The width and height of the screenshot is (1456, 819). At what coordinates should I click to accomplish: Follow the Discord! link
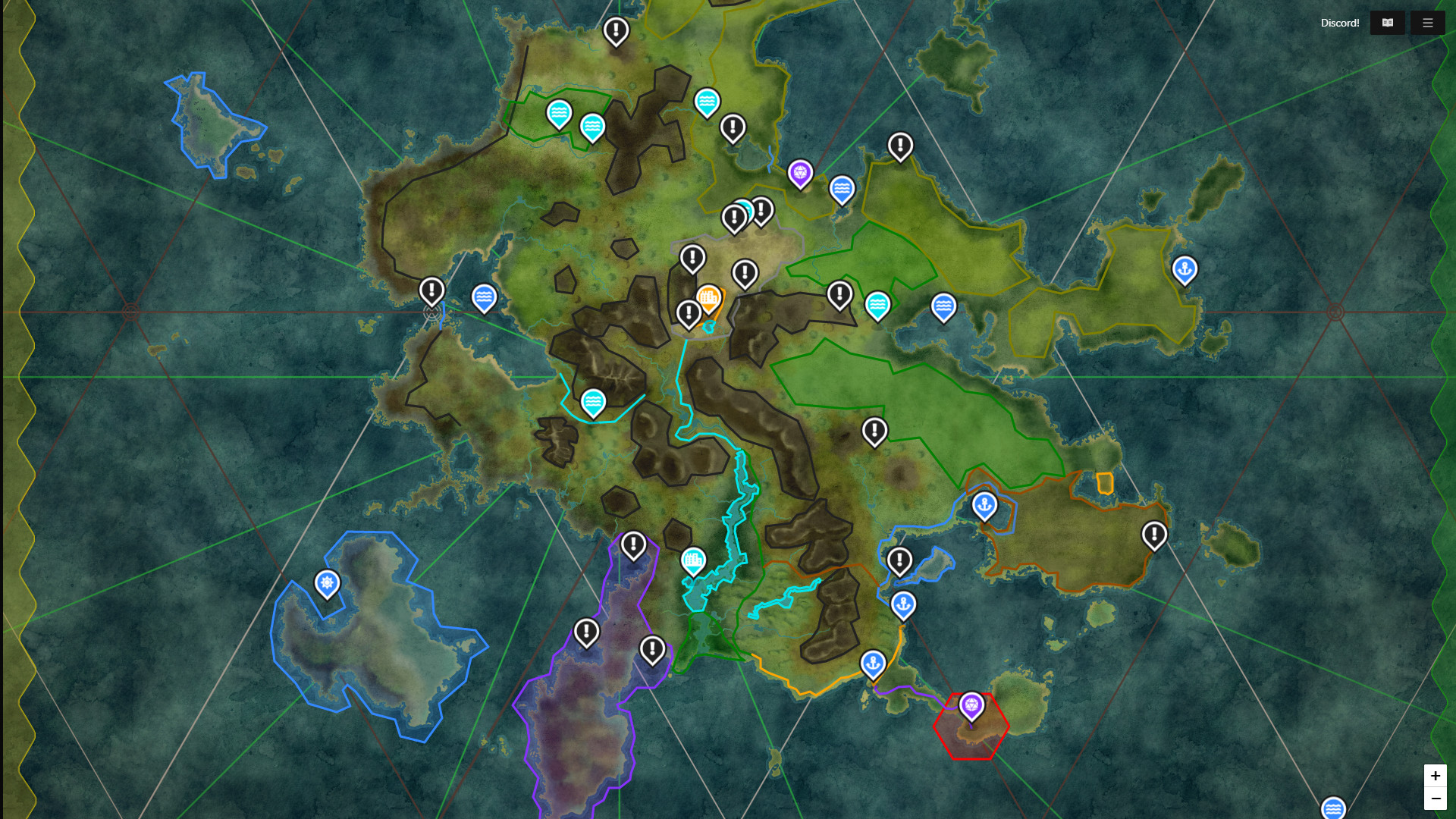tap(1339, 23)
